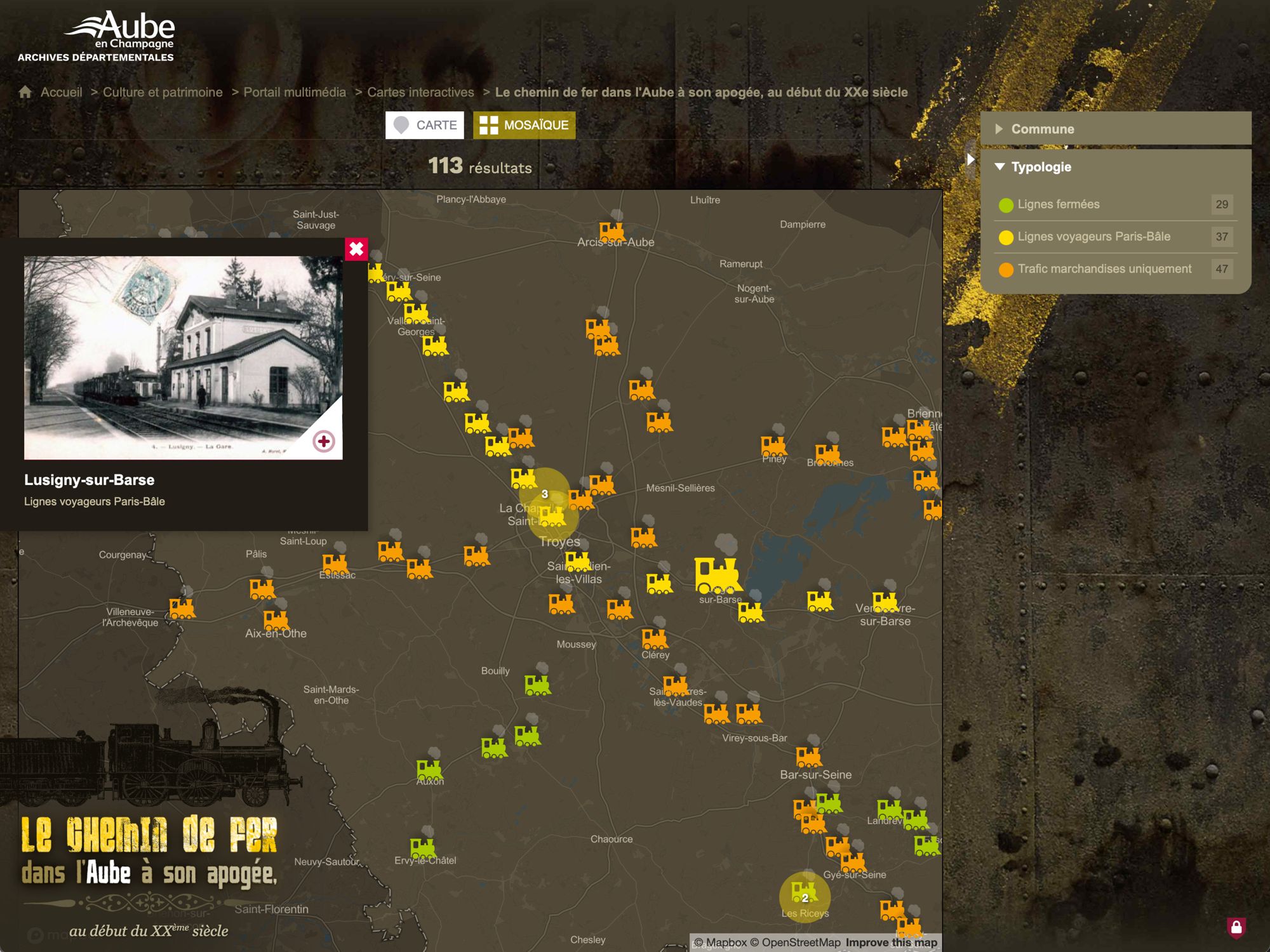Image resolution: width=1270 pixels, height=952 pixels.
Task: Filter by Lignes voyageurs Paris-Bâle
Action: 1093,237
